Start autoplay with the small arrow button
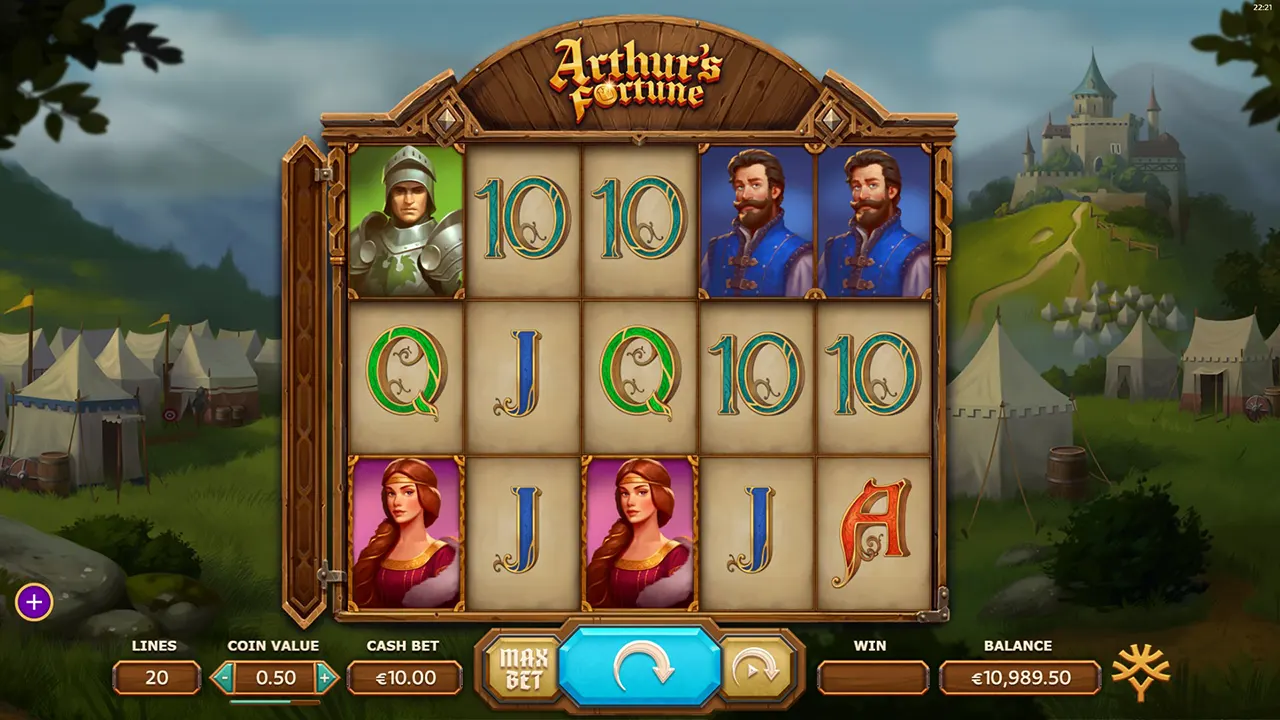1280x720 pixels. [x=757, y=668]
